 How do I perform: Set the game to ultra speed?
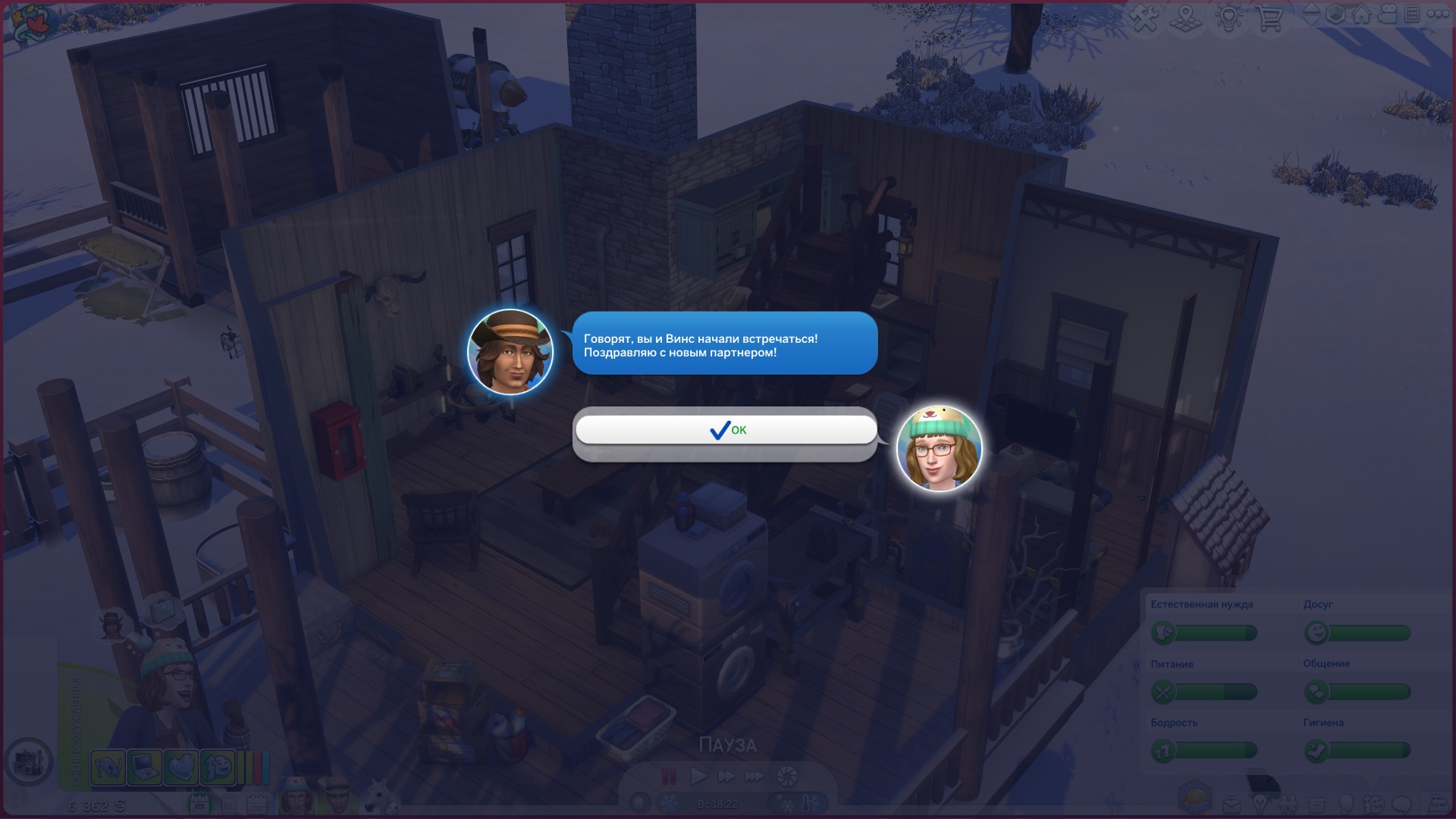[x=755, y=776]
